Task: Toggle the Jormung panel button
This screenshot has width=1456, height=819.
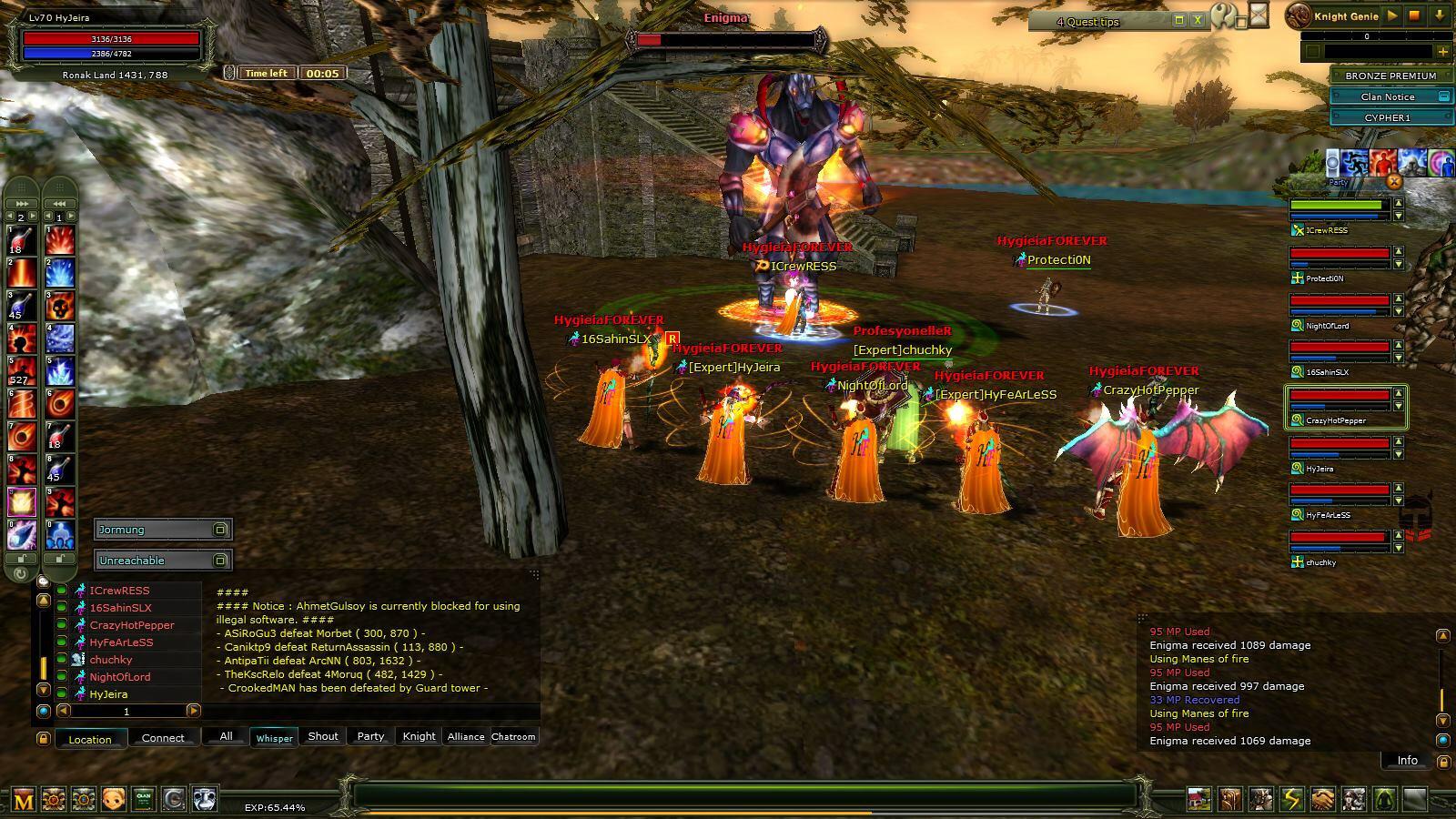Action: click(x=220, y=530)
